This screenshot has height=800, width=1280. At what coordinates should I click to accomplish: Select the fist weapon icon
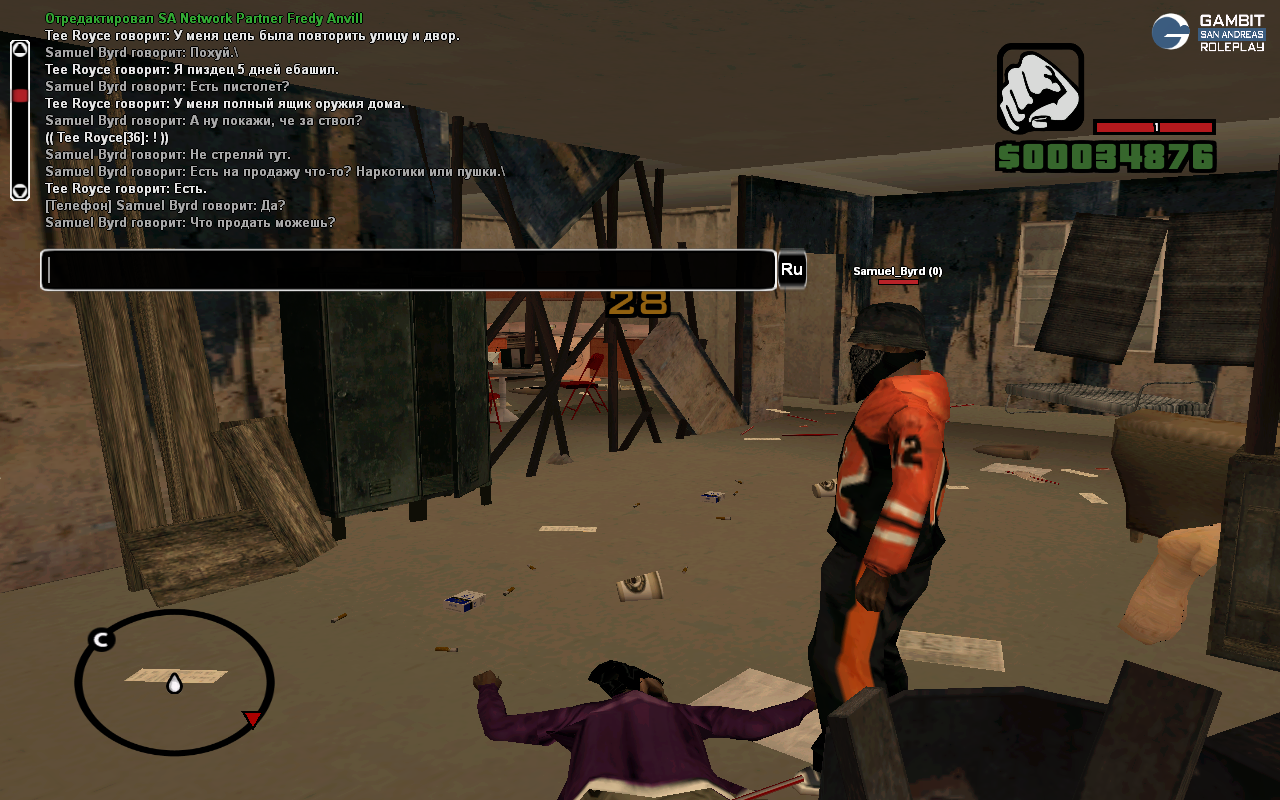pos(1040,88)
